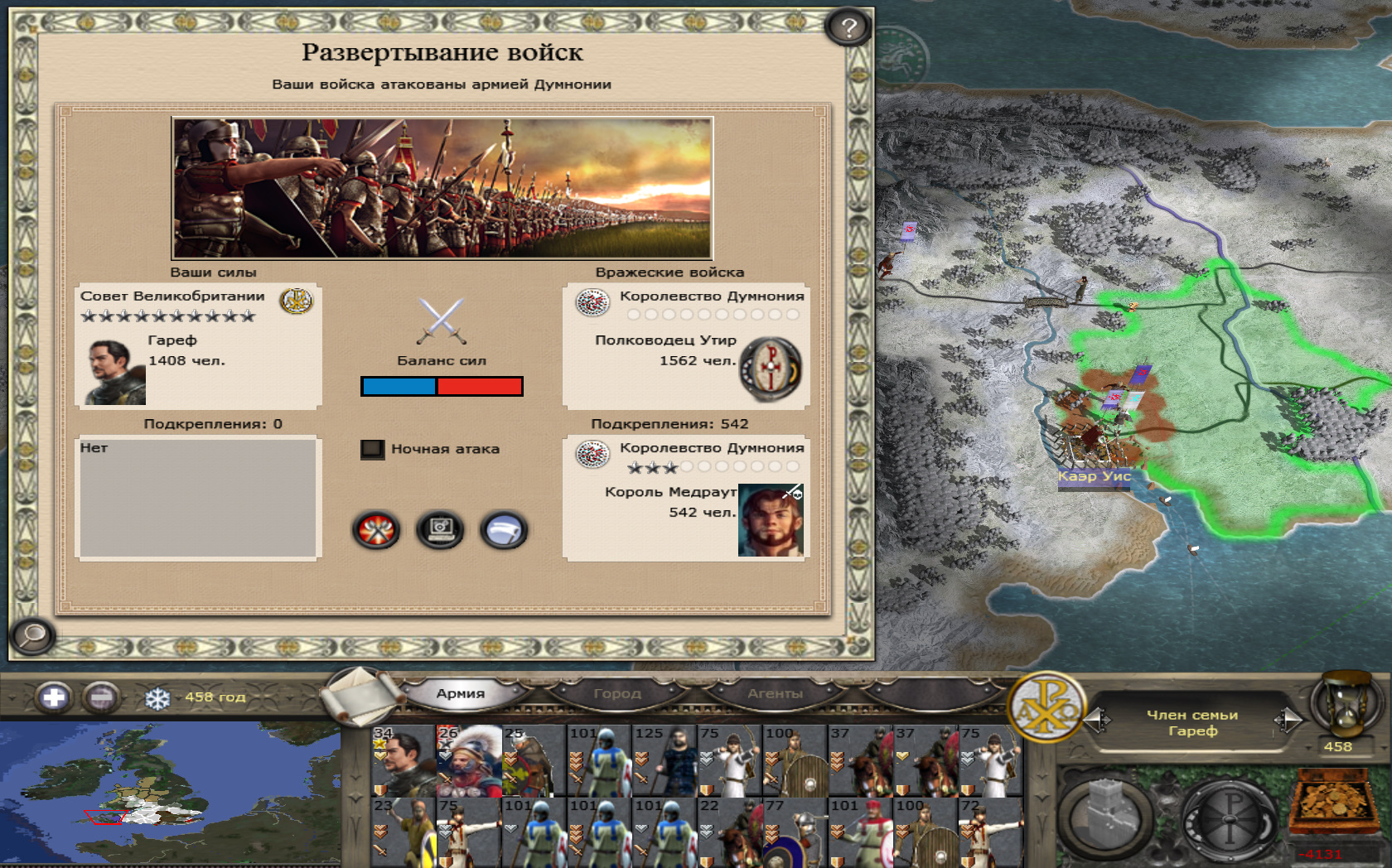1392x868 pixels.
Task: Toggle the Ночная атака checkbox
Action: pos(372,449)
